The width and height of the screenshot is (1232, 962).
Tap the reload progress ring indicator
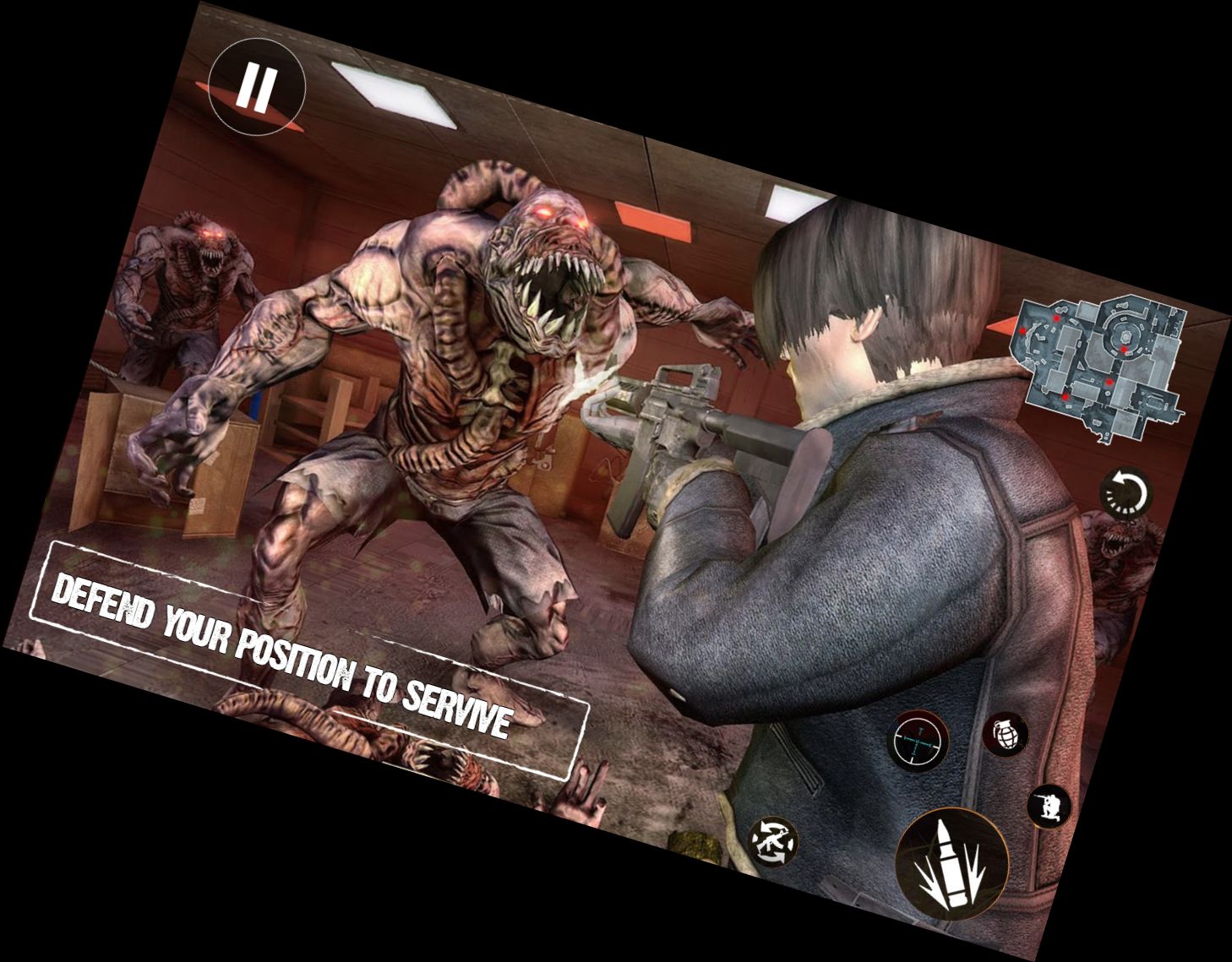[1128, 494]
